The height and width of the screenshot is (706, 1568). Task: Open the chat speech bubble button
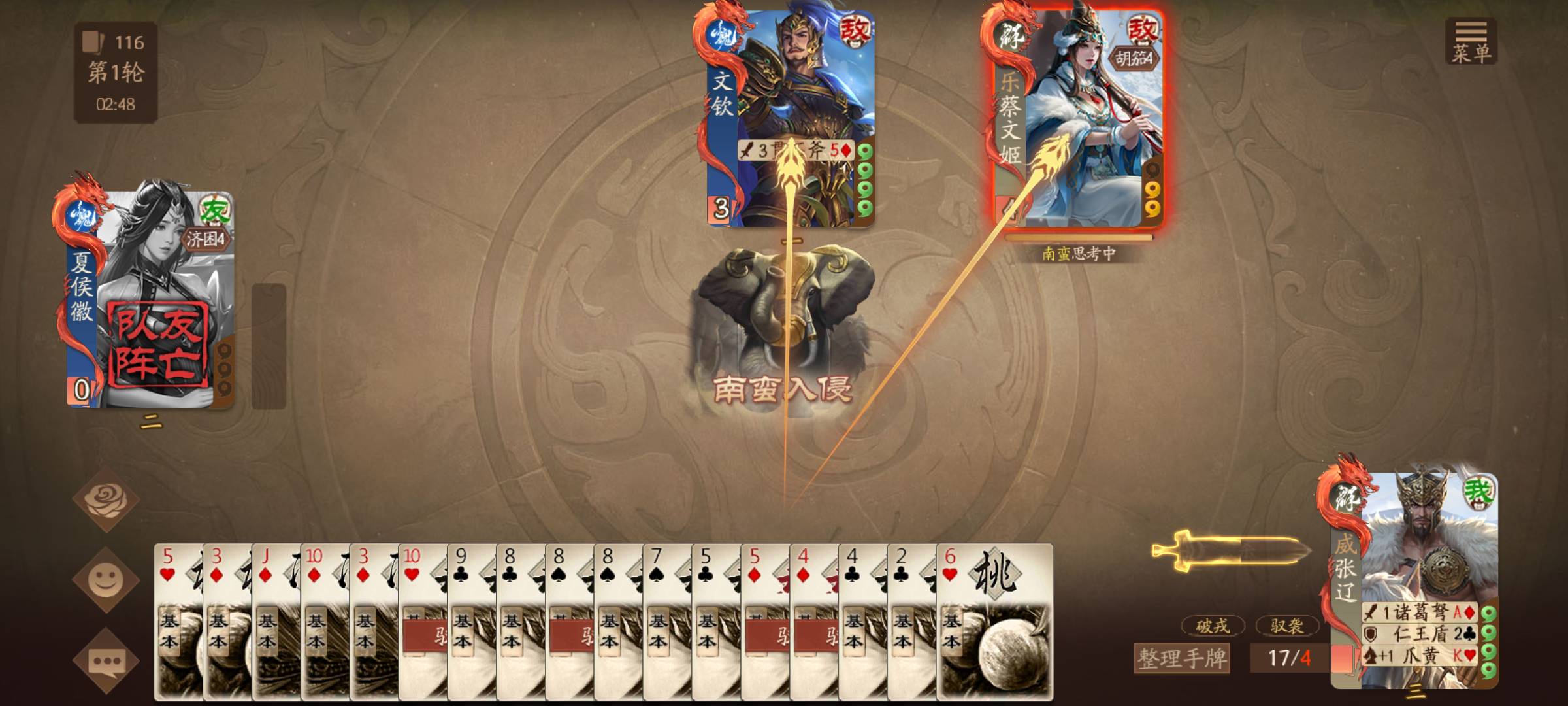[105, 661]
